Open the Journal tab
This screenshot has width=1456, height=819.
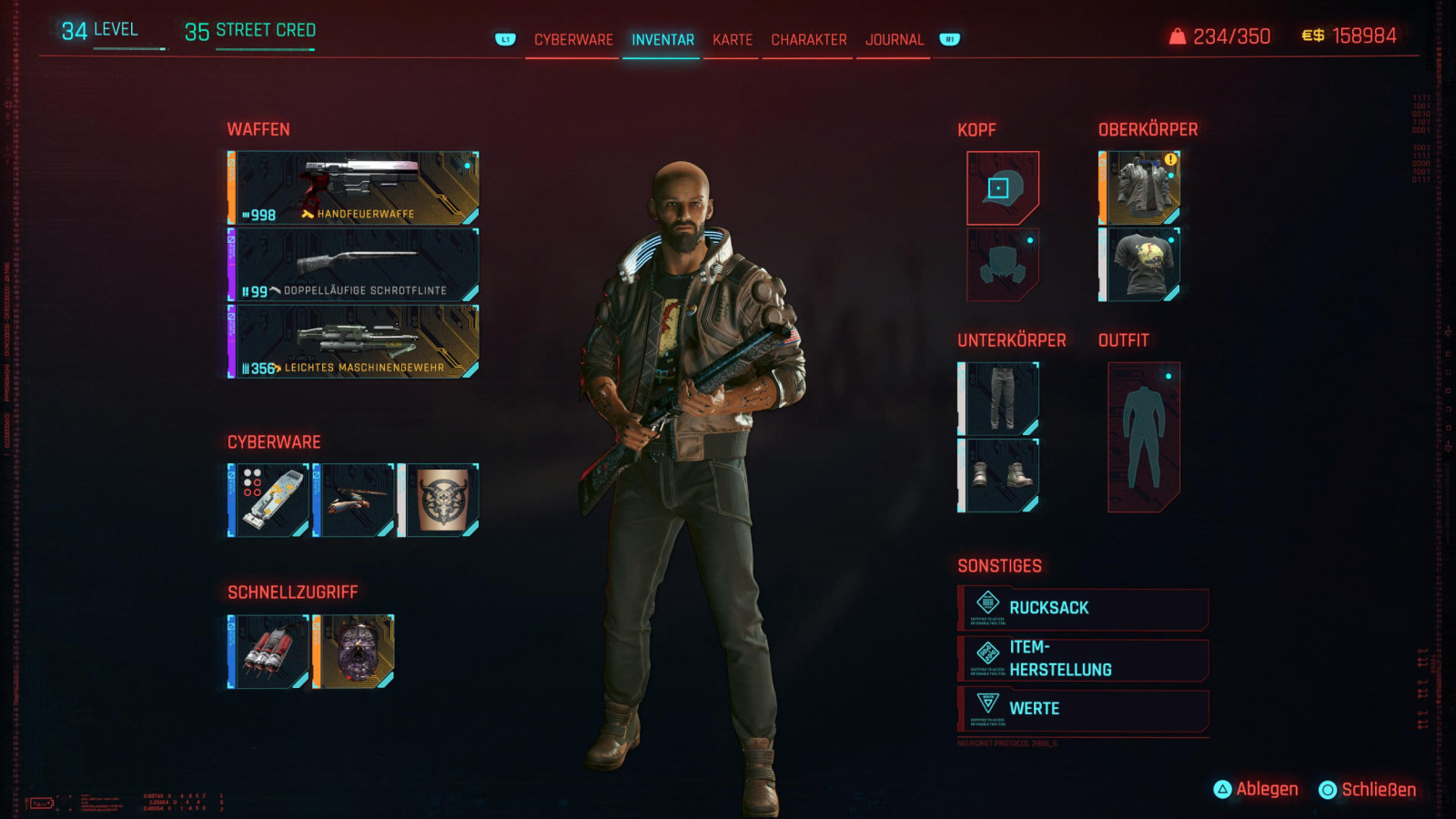tap(894, 40)
